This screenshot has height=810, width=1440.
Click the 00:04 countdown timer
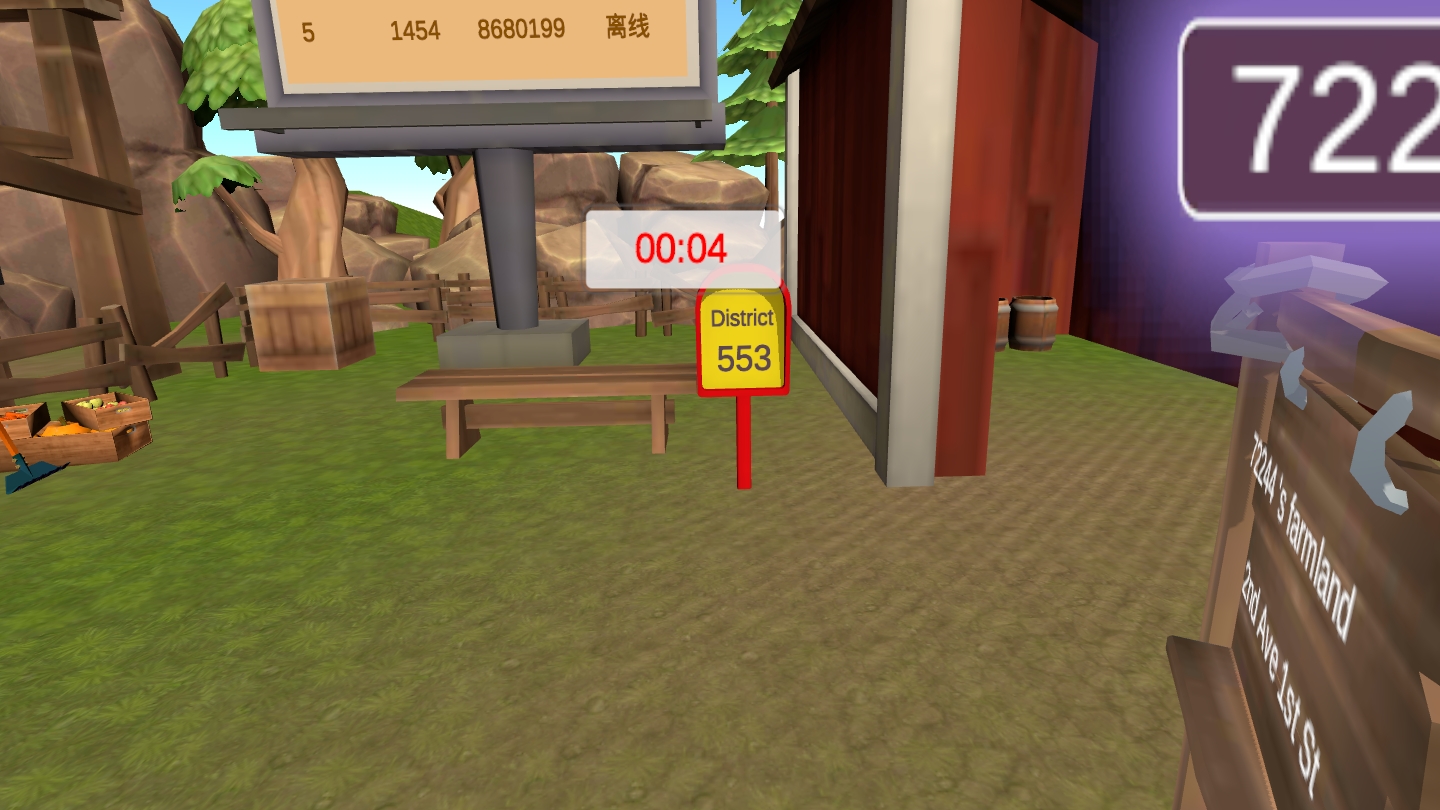click(682, 248)
